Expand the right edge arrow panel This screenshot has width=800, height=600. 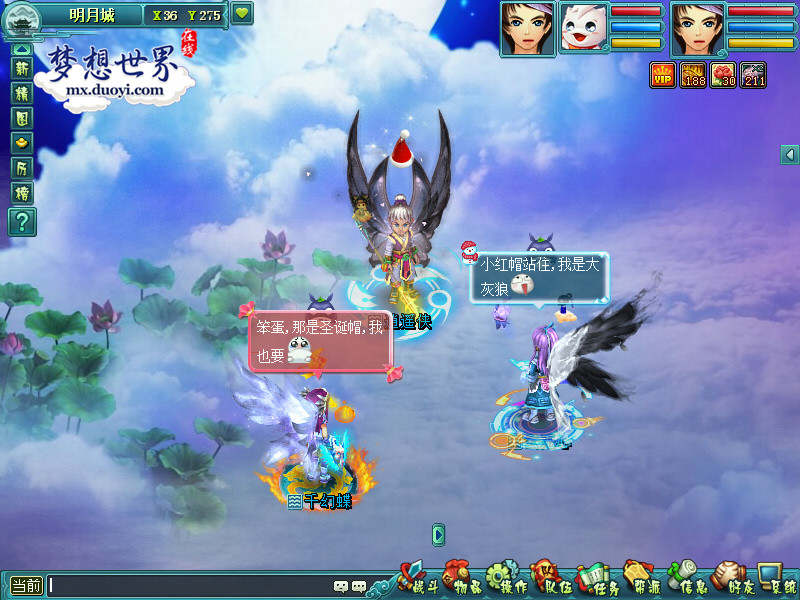tap(790, 155)
